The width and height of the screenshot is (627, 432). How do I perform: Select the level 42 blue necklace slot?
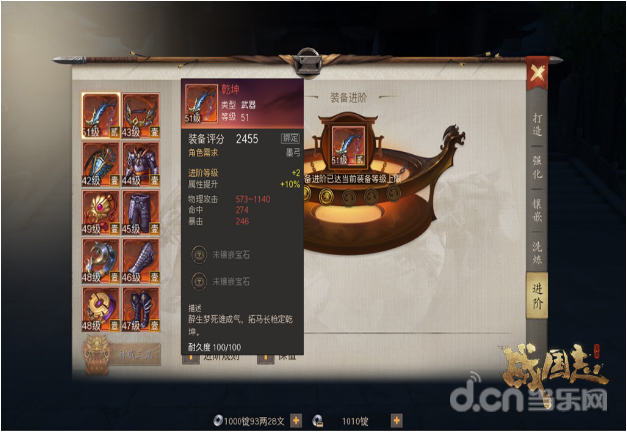coord(100,162)
